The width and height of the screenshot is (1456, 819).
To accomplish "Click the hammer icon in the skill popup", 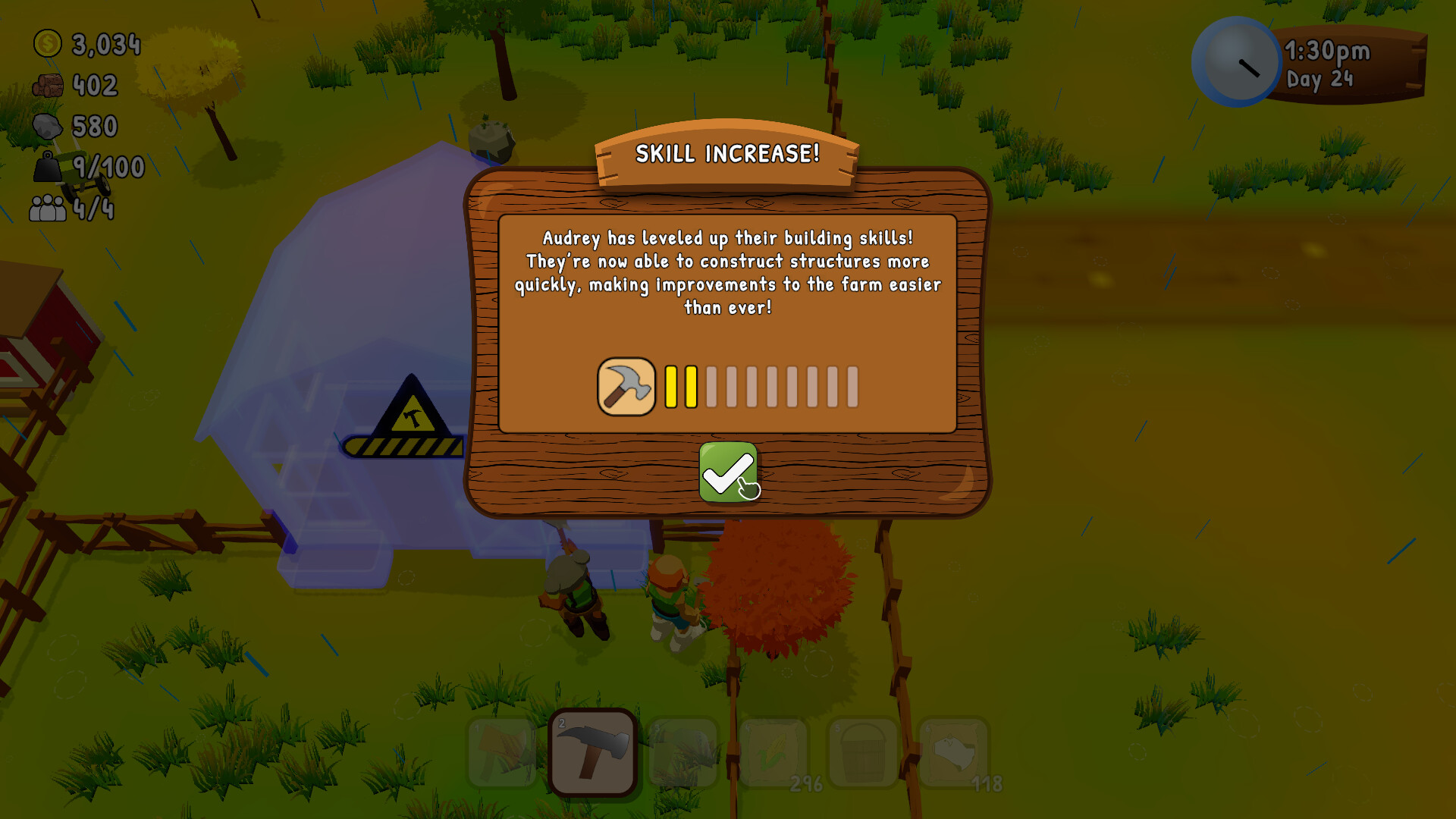I will [x=626, y=388].
